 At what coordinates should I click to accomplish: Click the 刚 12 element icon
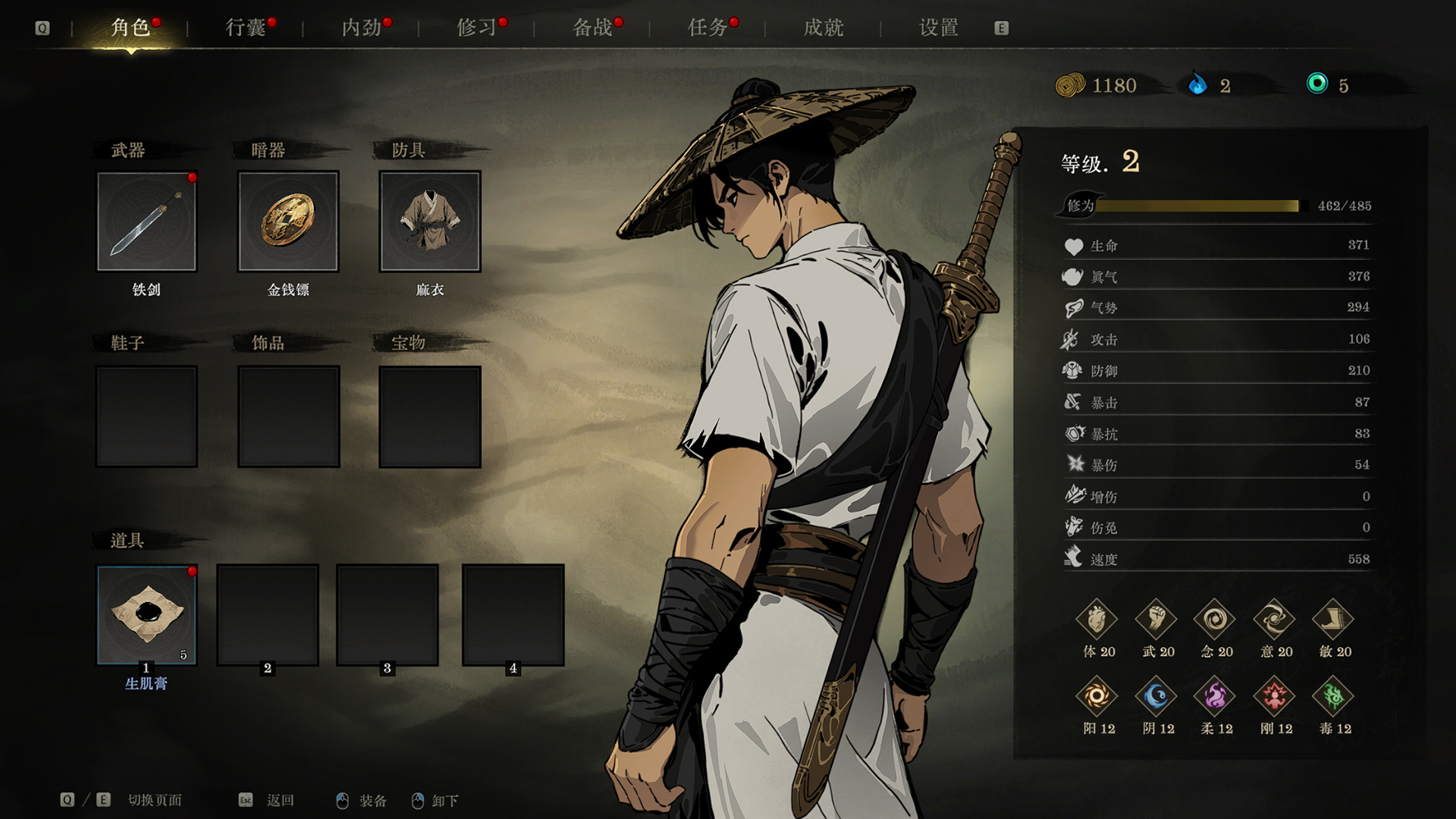[1274, 696]
